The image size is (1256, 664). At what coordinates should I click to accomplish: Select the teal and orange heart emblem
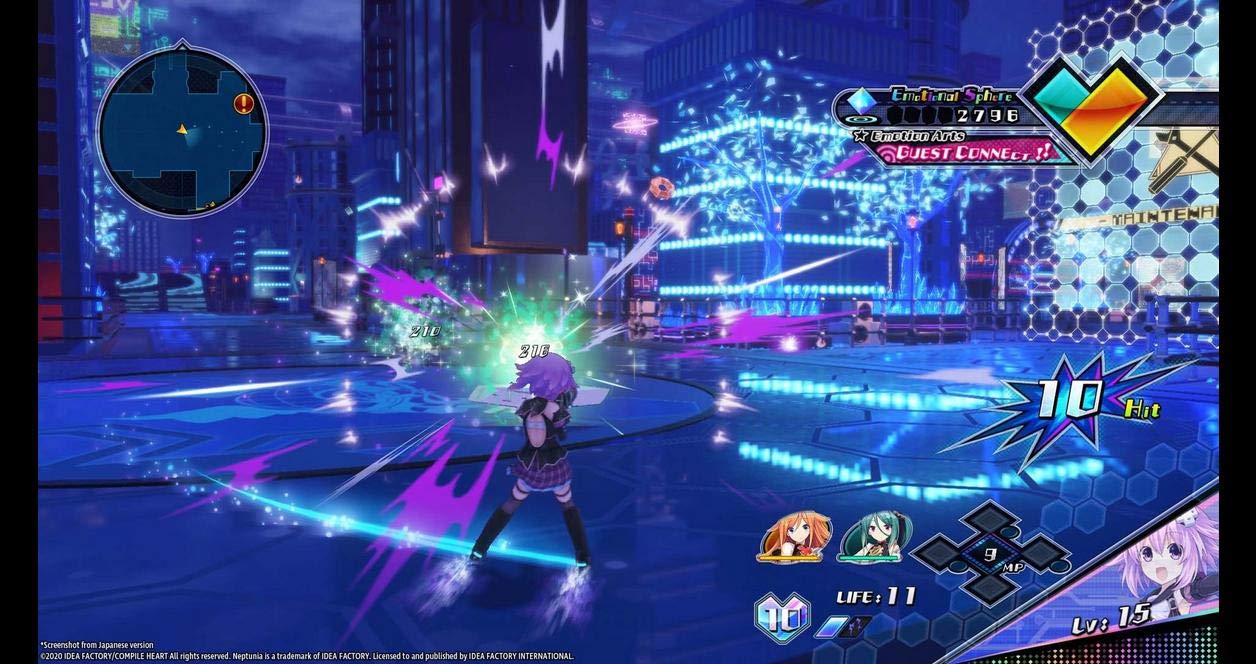(1093, 105)
